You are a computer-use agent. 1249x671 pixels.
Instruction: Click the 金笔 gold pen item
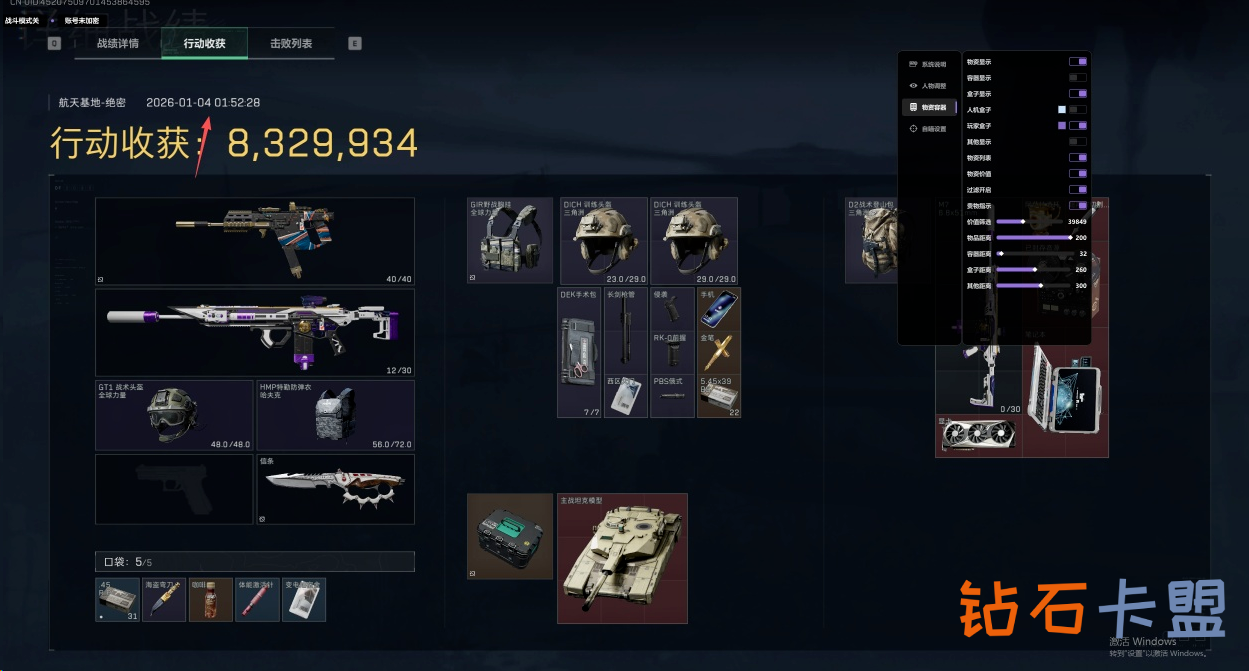coord(719,352)
